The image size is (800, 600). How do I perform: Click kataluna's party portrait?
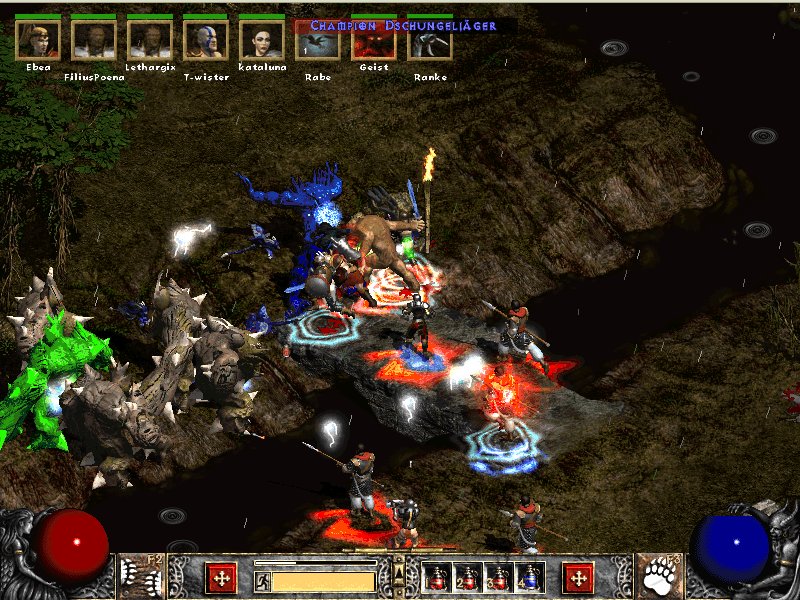262,40
